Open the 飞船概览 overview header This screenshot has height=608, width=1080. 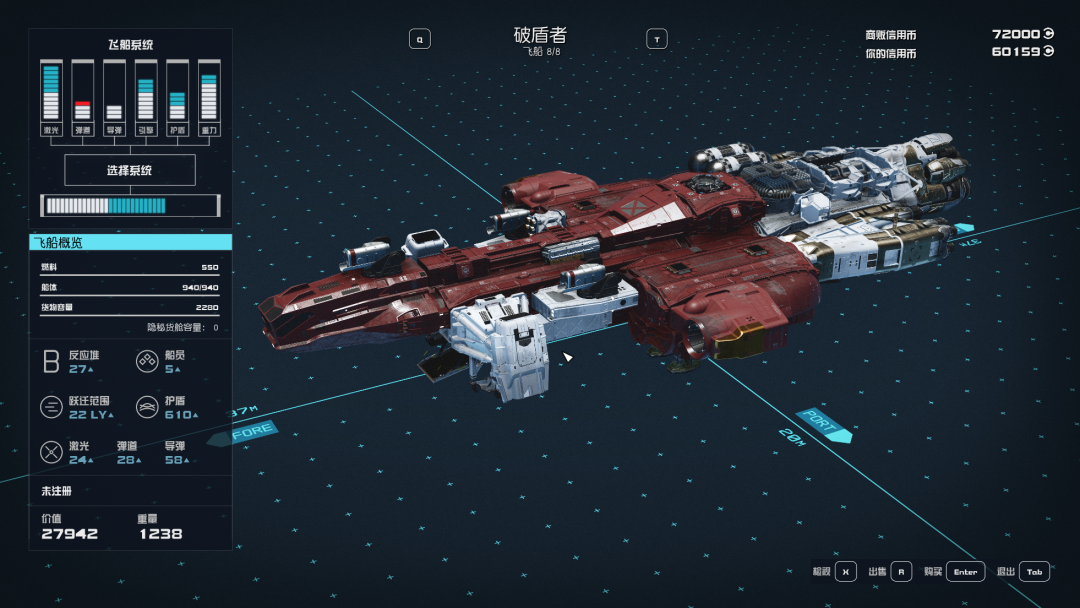pyautogui.click(x=130, y=242)
